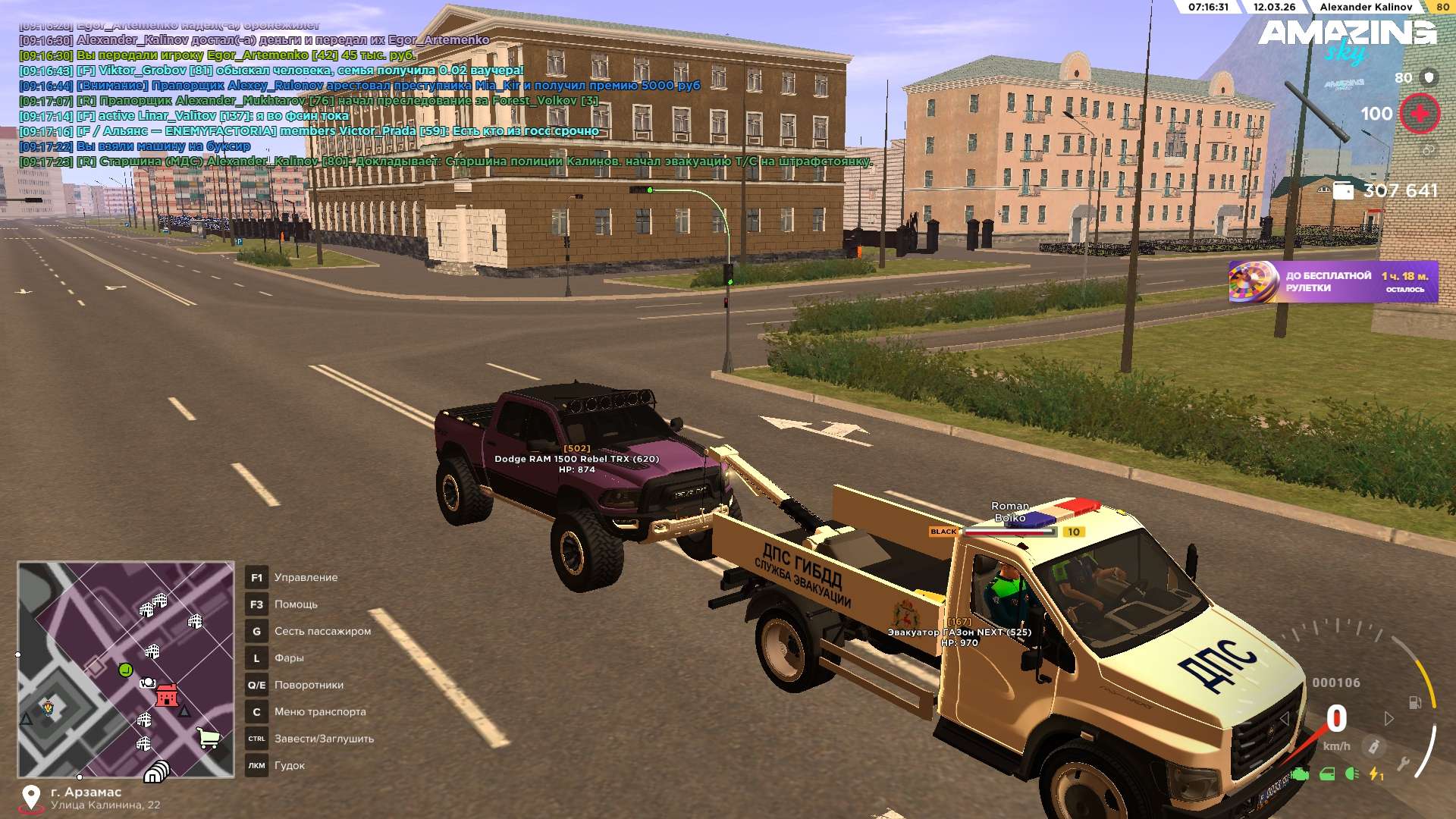Image resolution: width=1456 pixels, height=819 pixels.
Task: Toggle the green door lock indicator
Action: (1327, 774)
